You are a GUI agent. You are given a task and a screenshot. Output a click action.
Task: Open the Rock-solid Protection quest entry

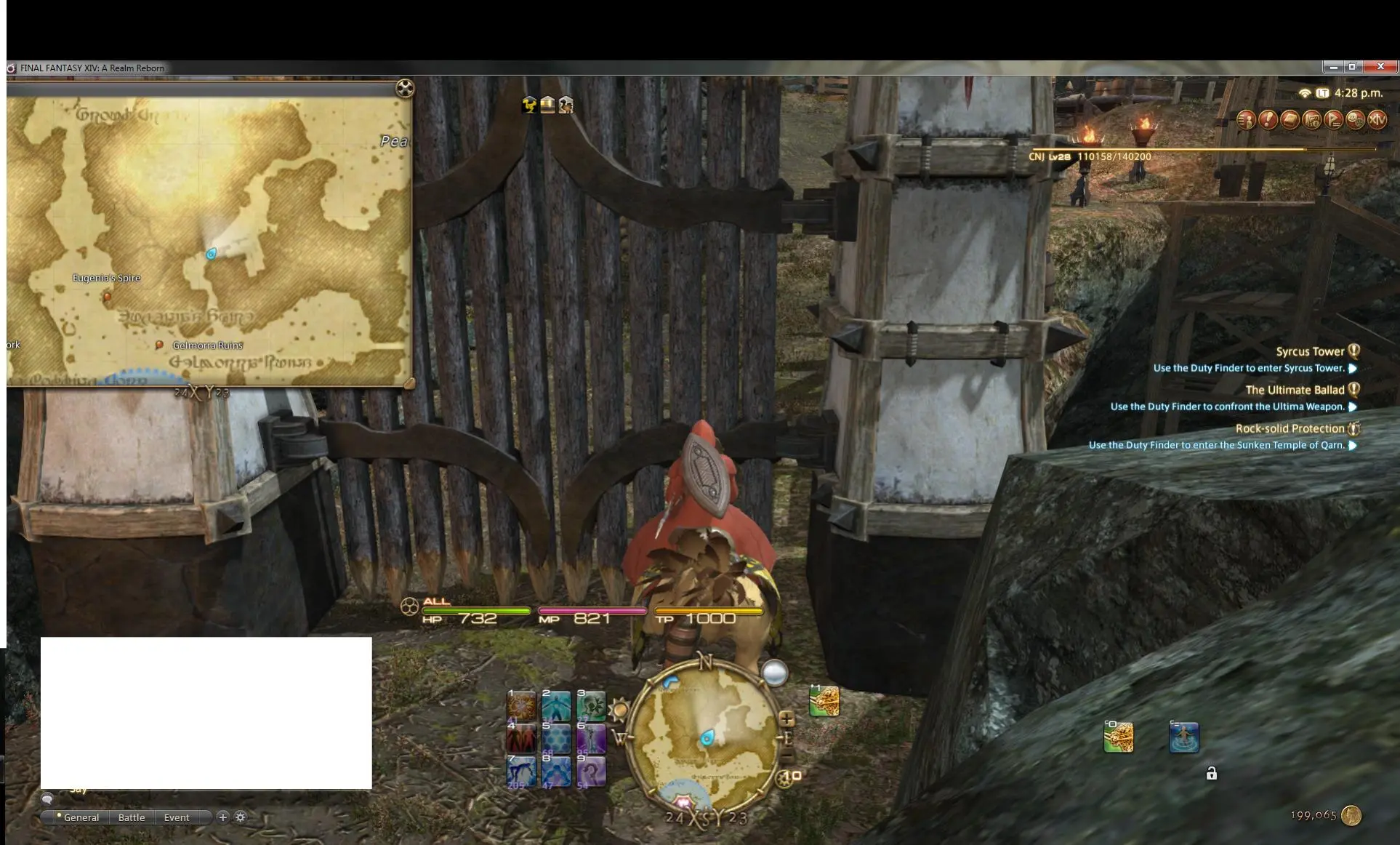[1290, 428]
